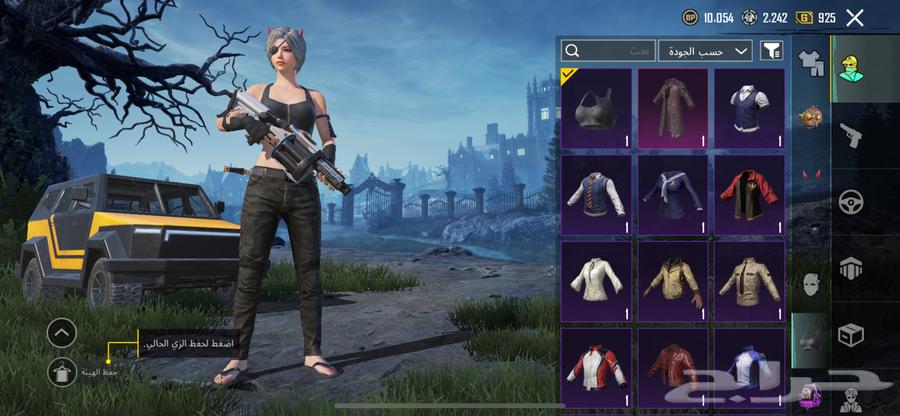Select the black tank top item
Screen dimensions: 900x416
tap(596, 109)
